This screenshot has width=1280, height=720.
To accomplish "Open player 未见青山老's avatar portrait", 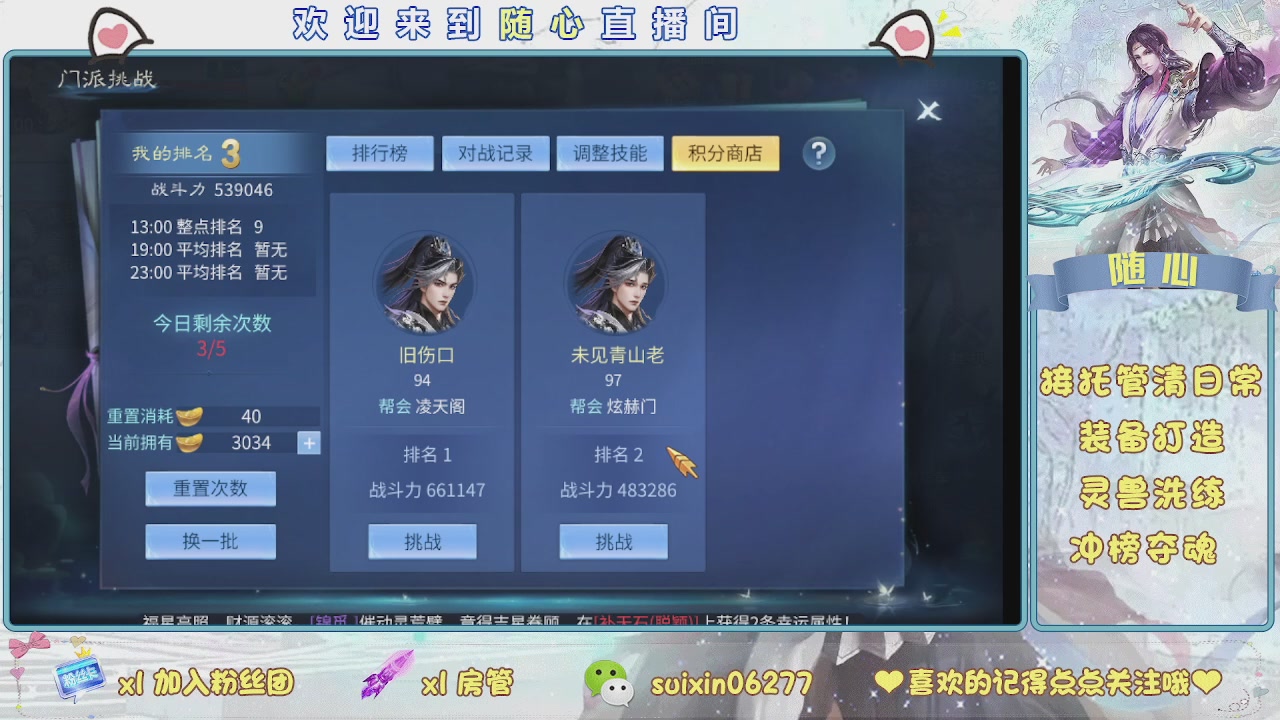I will [614, 285].
